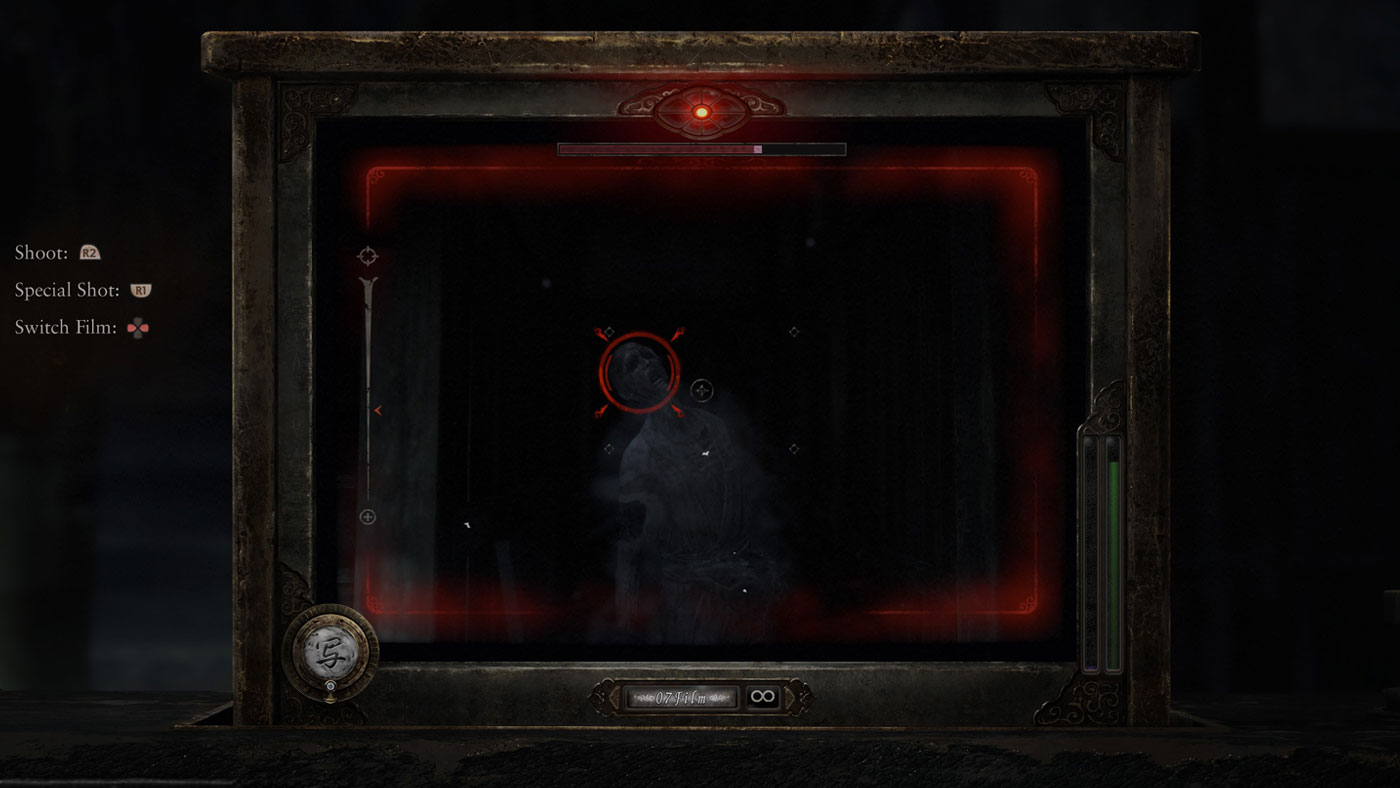Click the R2 Shoot button icon
This screenshot has width=1400, height=788.
click(x=88, y=252)
